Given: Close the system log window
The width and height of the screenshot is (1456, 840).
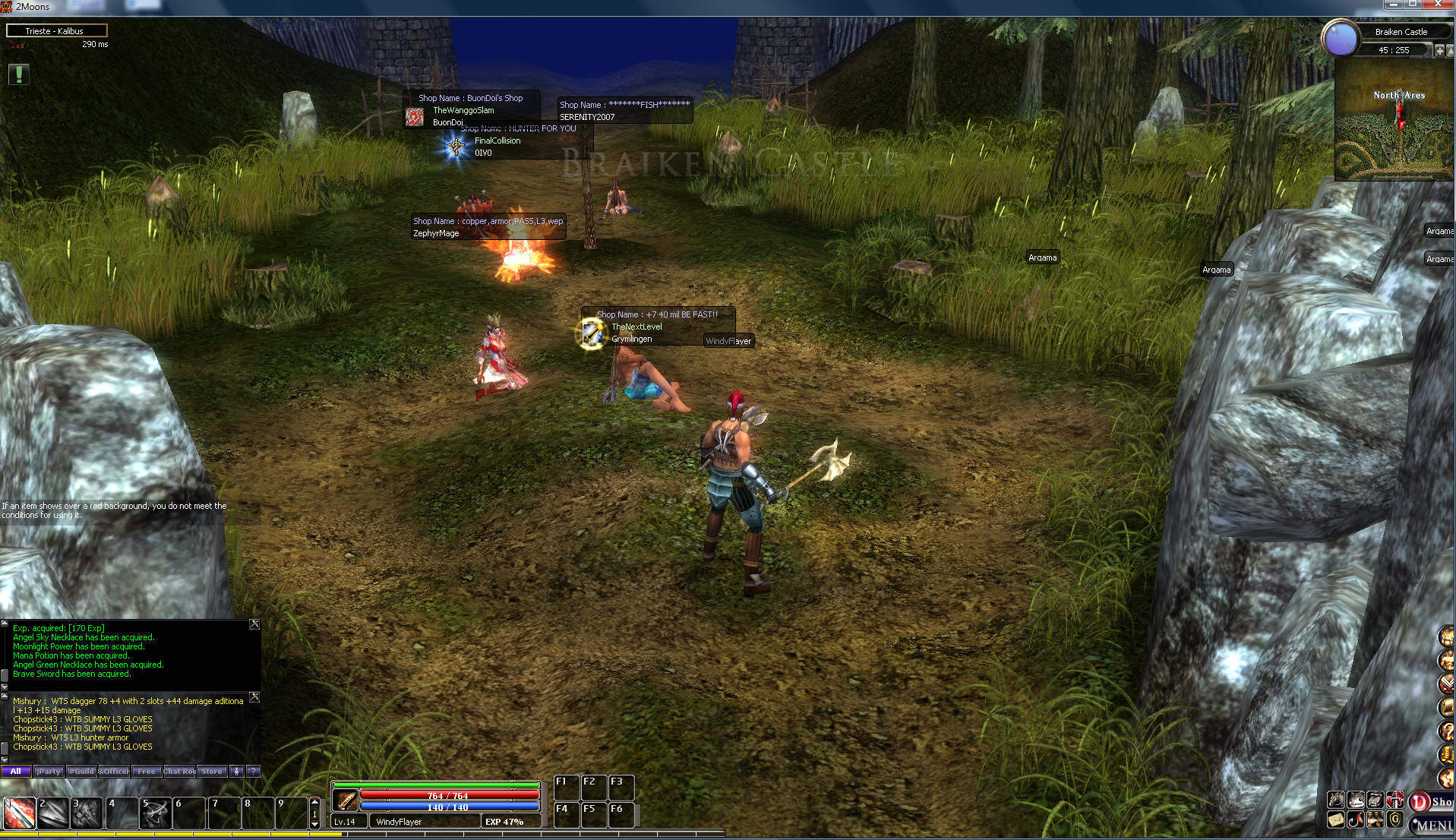Looking at the screenshot, I should pyautogui.click(x=254, y=624).
